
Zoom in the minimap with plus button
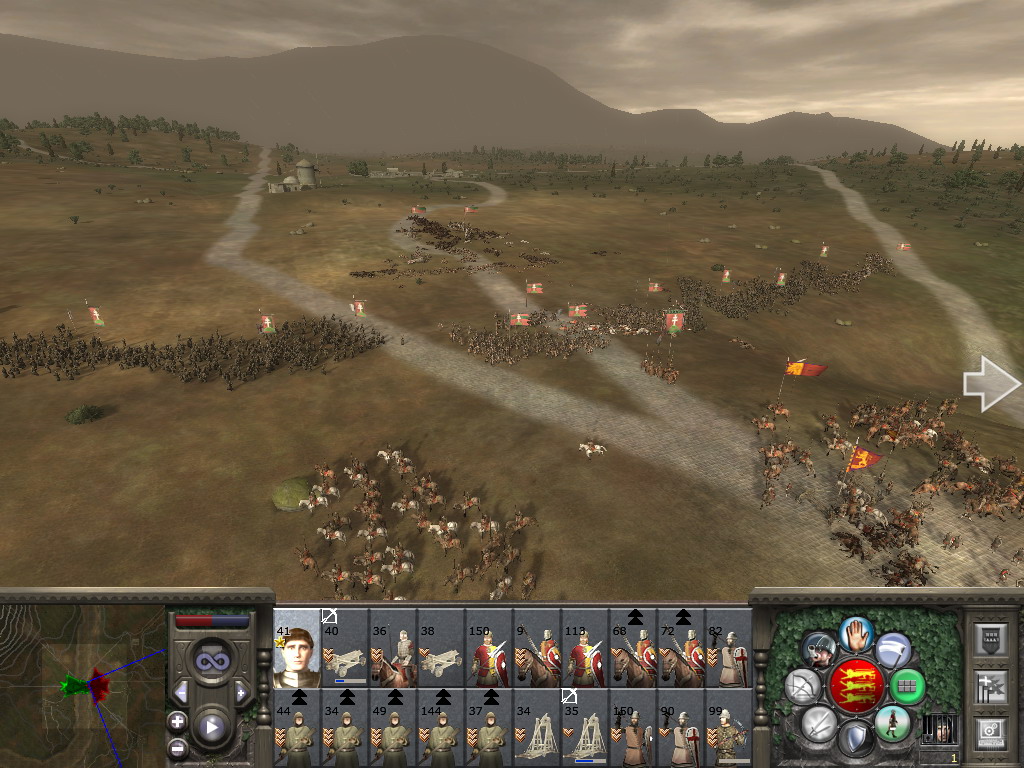(x=177, y=721)
